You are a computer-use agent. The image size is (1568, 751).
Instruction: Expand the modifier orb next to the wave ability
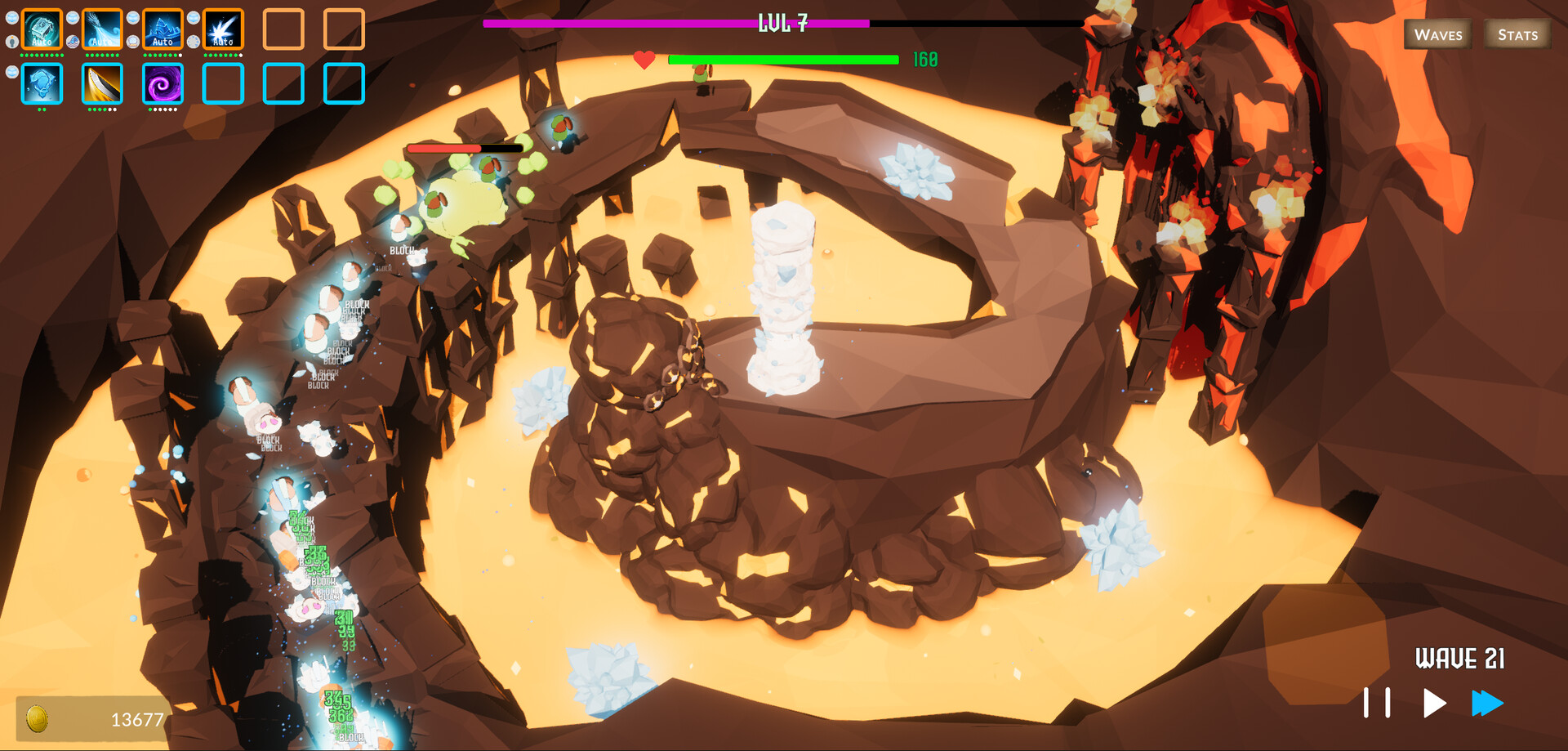pyautogui.click(x=72, y=18)
